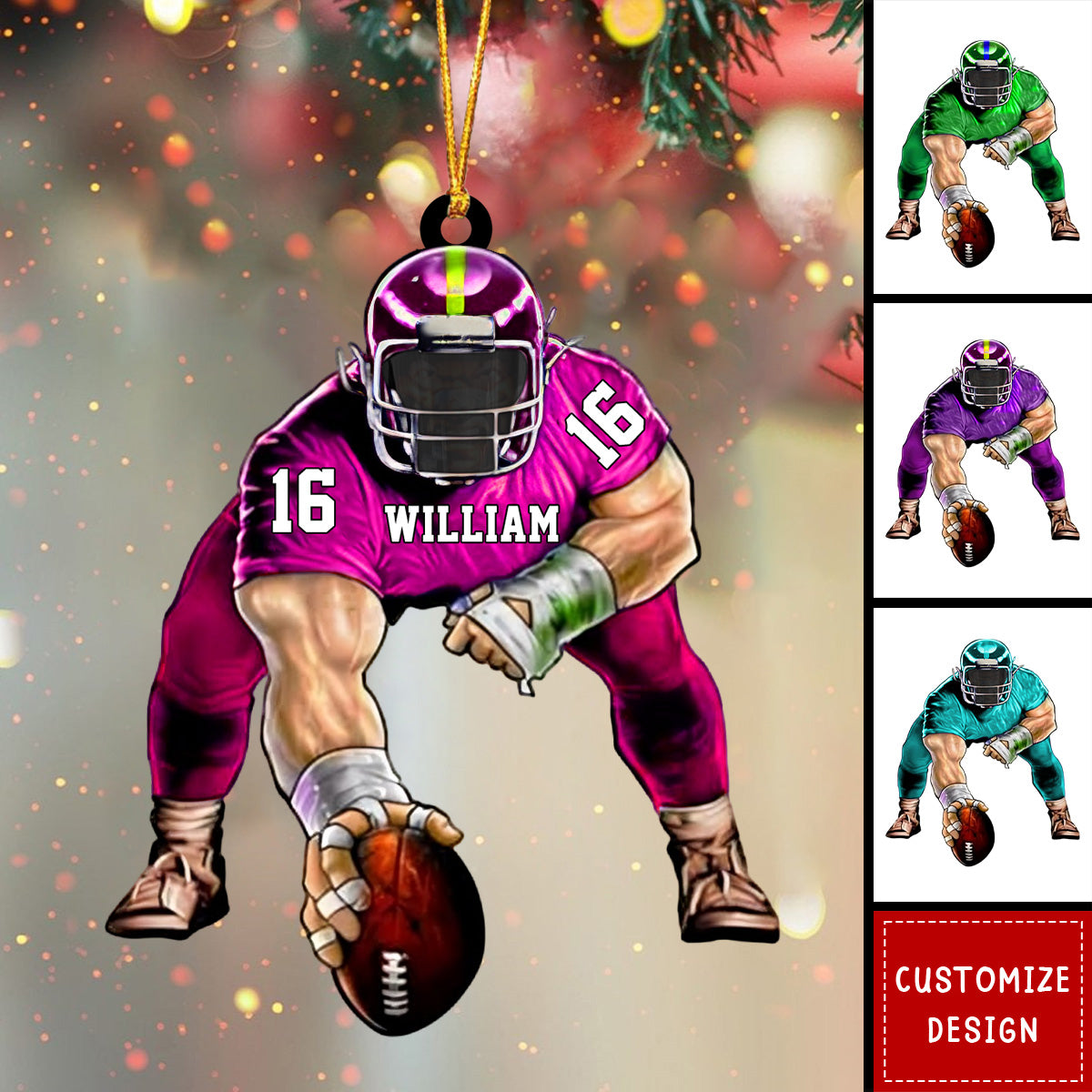Choose the purple uniform player thumbnail
This screenshot has width=1092, height=1092.
(983, 450)
